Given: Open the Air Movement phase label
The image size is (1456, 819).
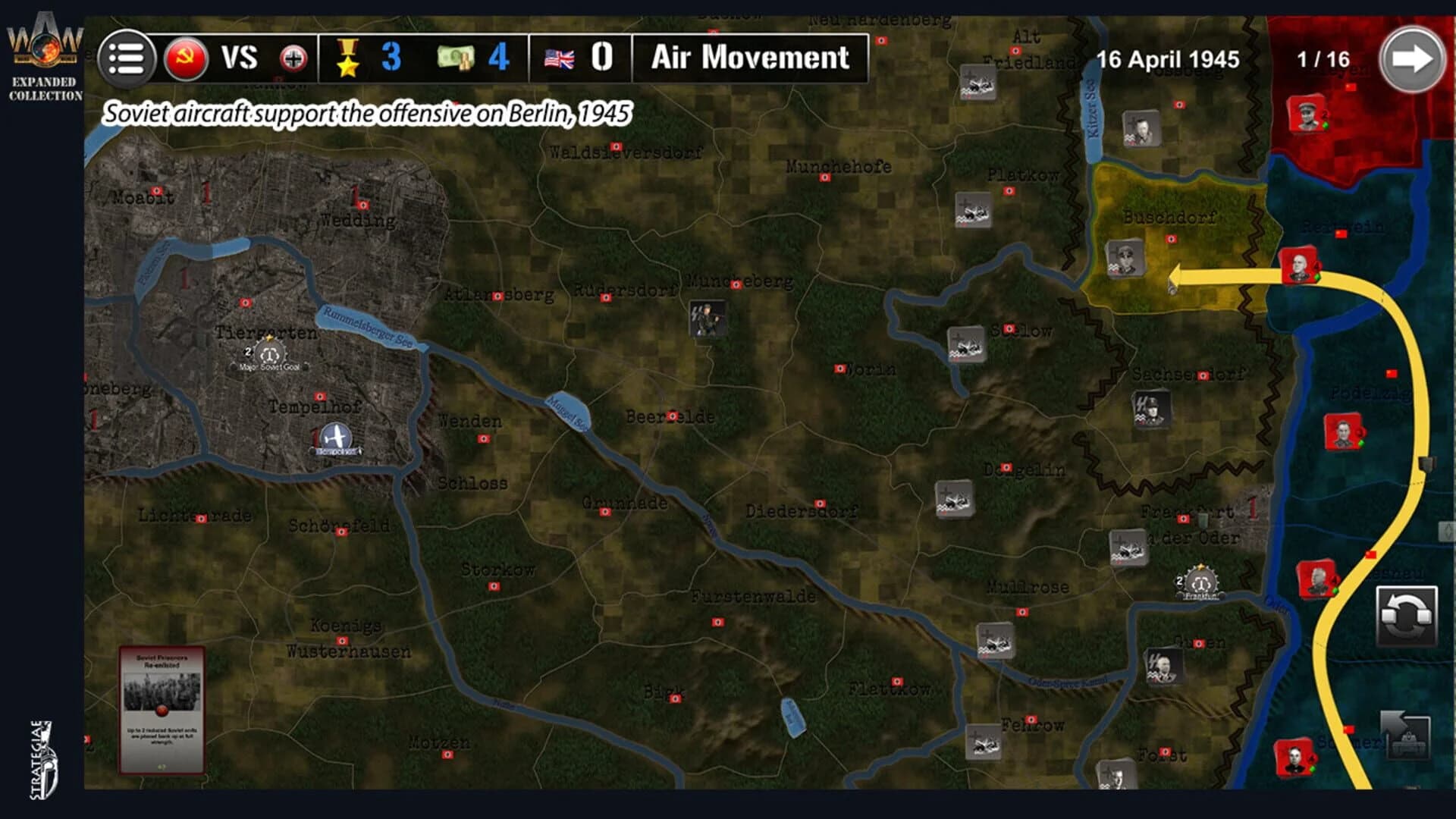Looking at the screenshot, I should (752, 57).
